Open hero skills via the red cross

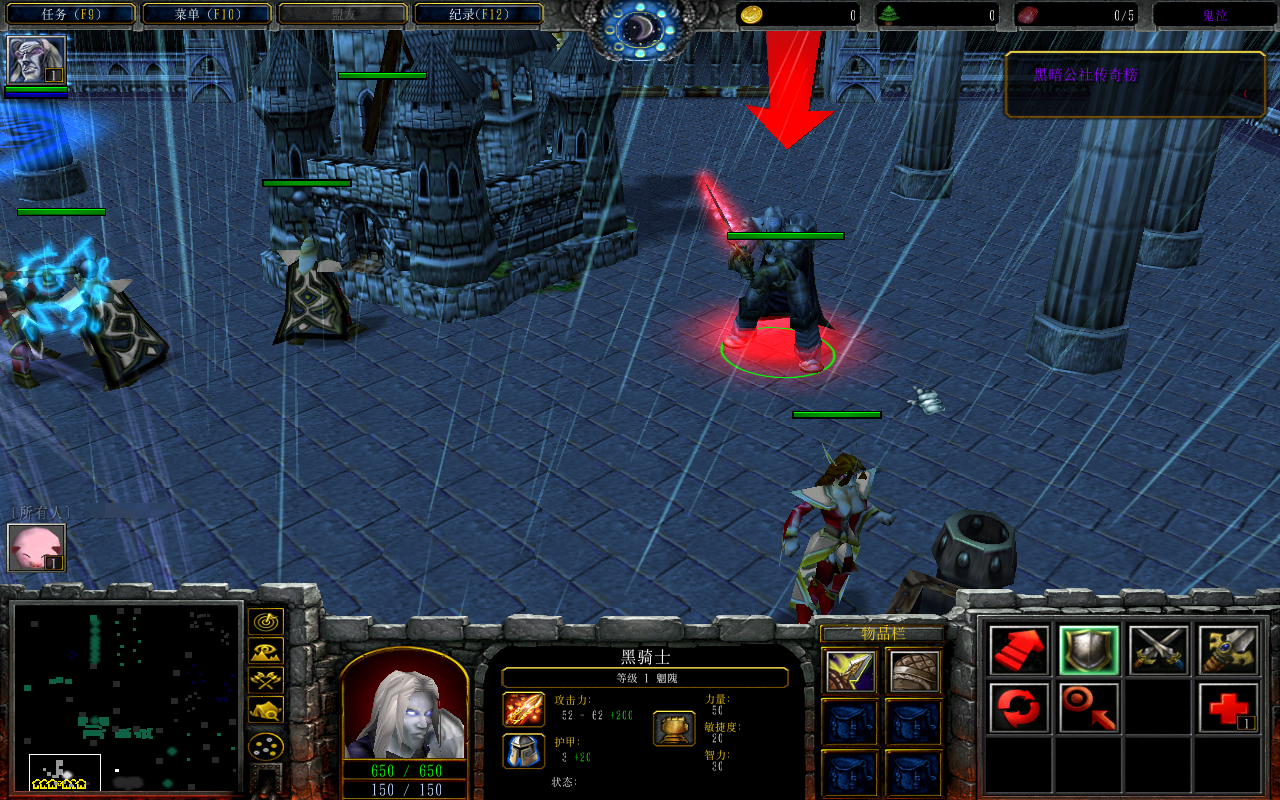[x=1228, y=708]
